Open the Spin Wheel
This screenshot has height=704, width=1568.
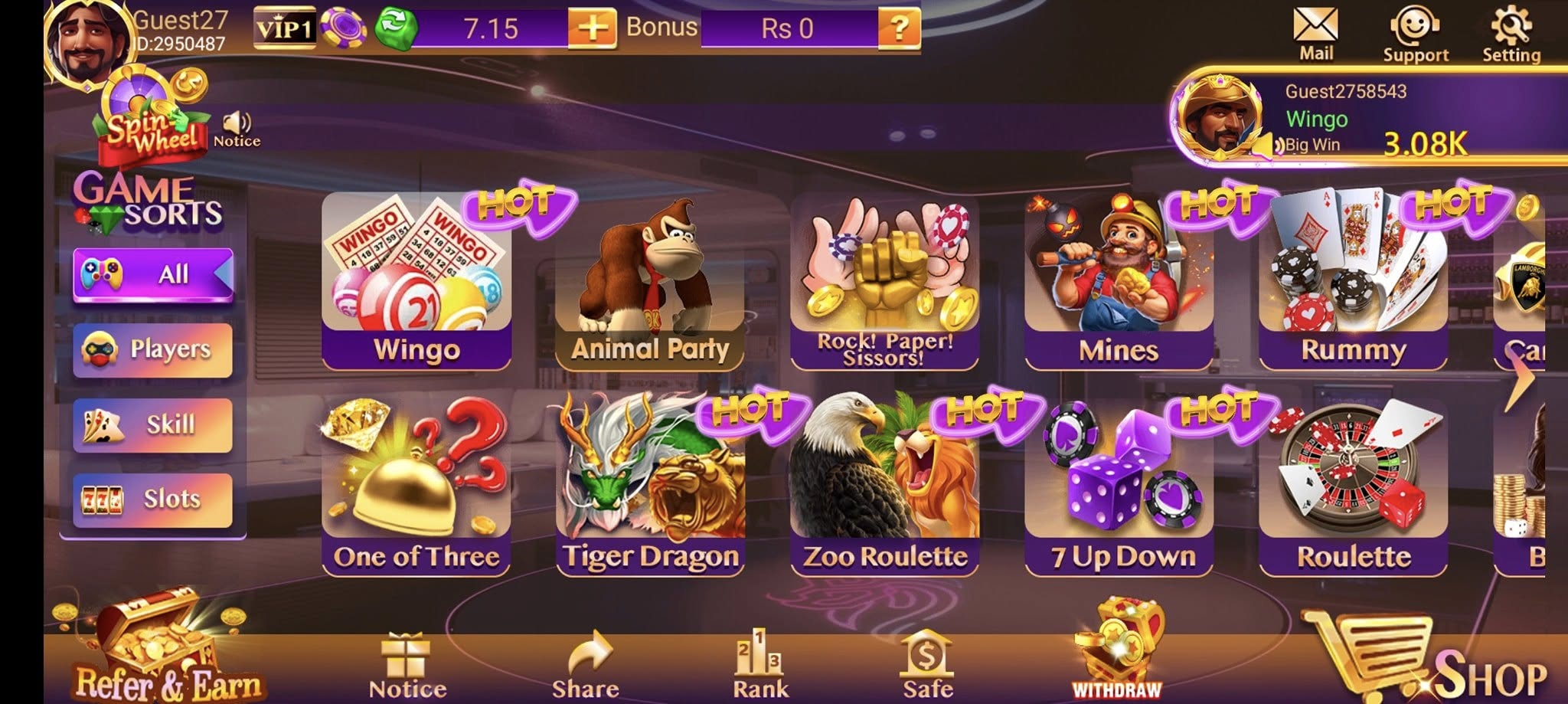[142, 115]
